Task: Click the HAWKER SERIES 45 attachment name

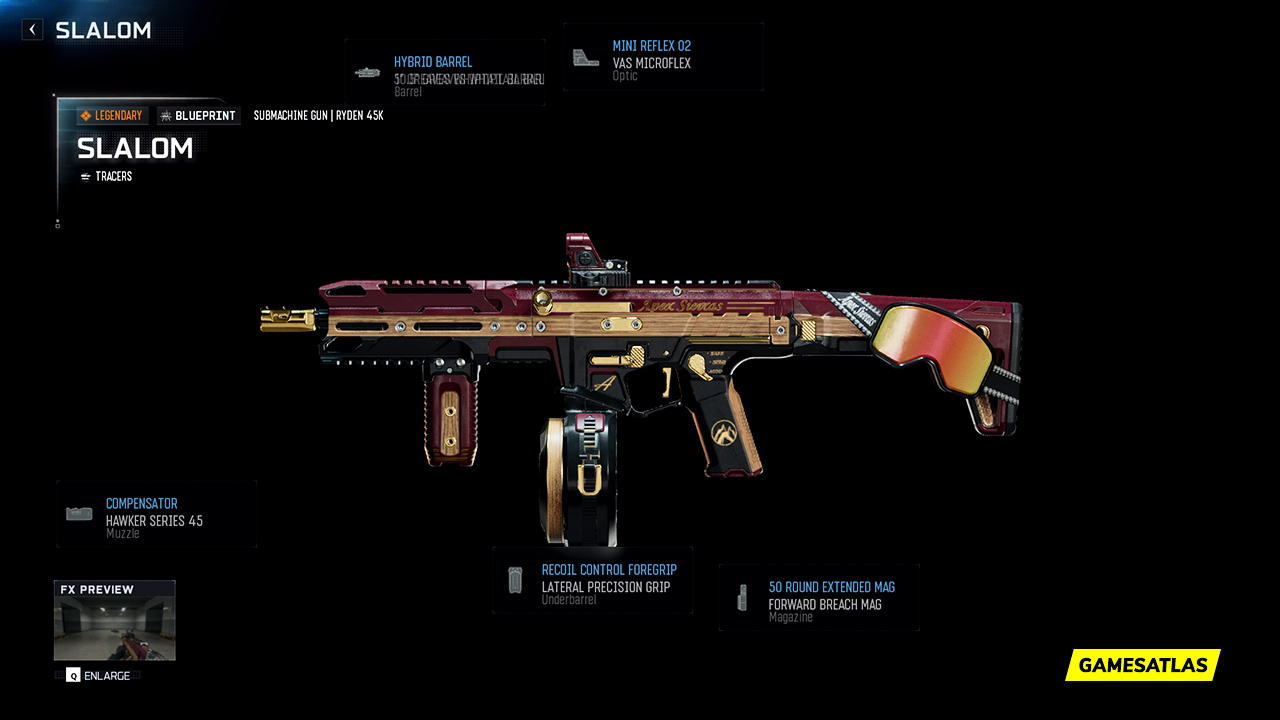Action: (155, 520)
